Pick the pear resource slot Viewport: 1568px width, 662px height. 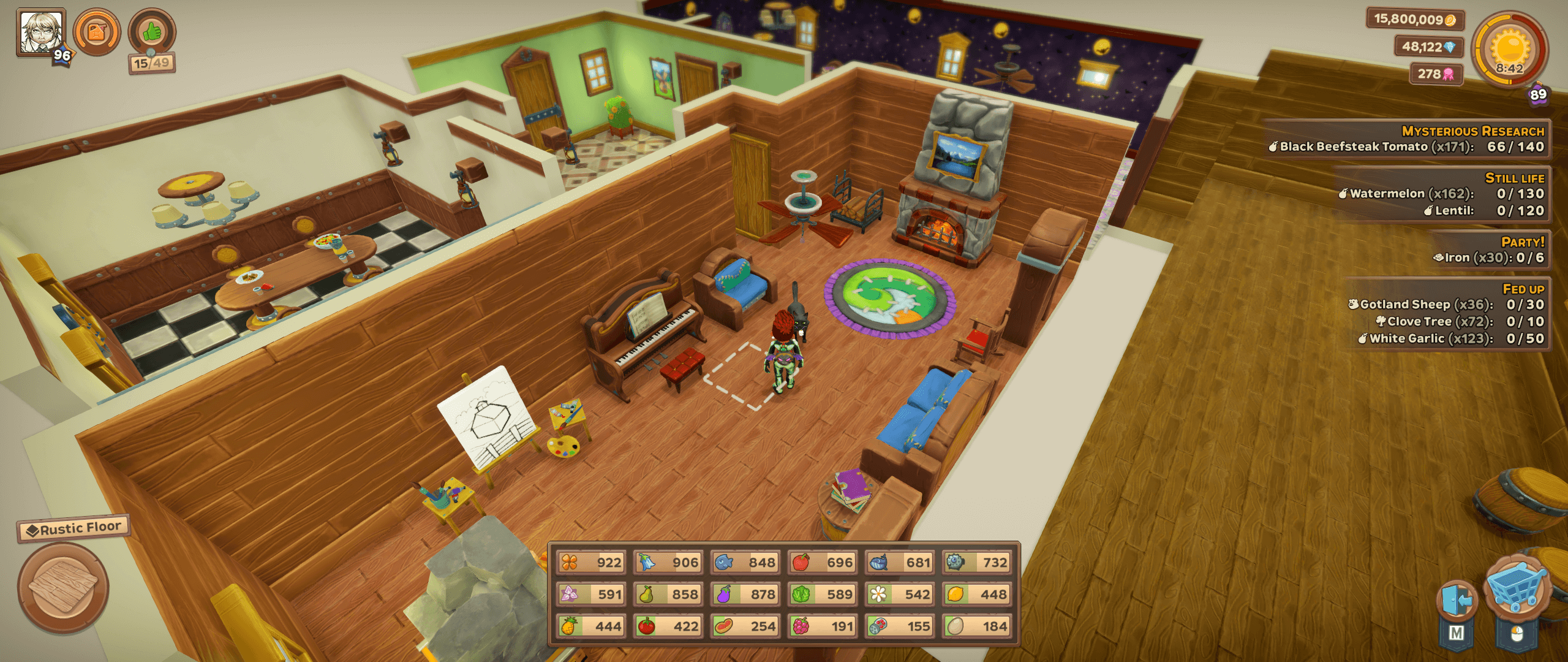[x=668, y=594]
